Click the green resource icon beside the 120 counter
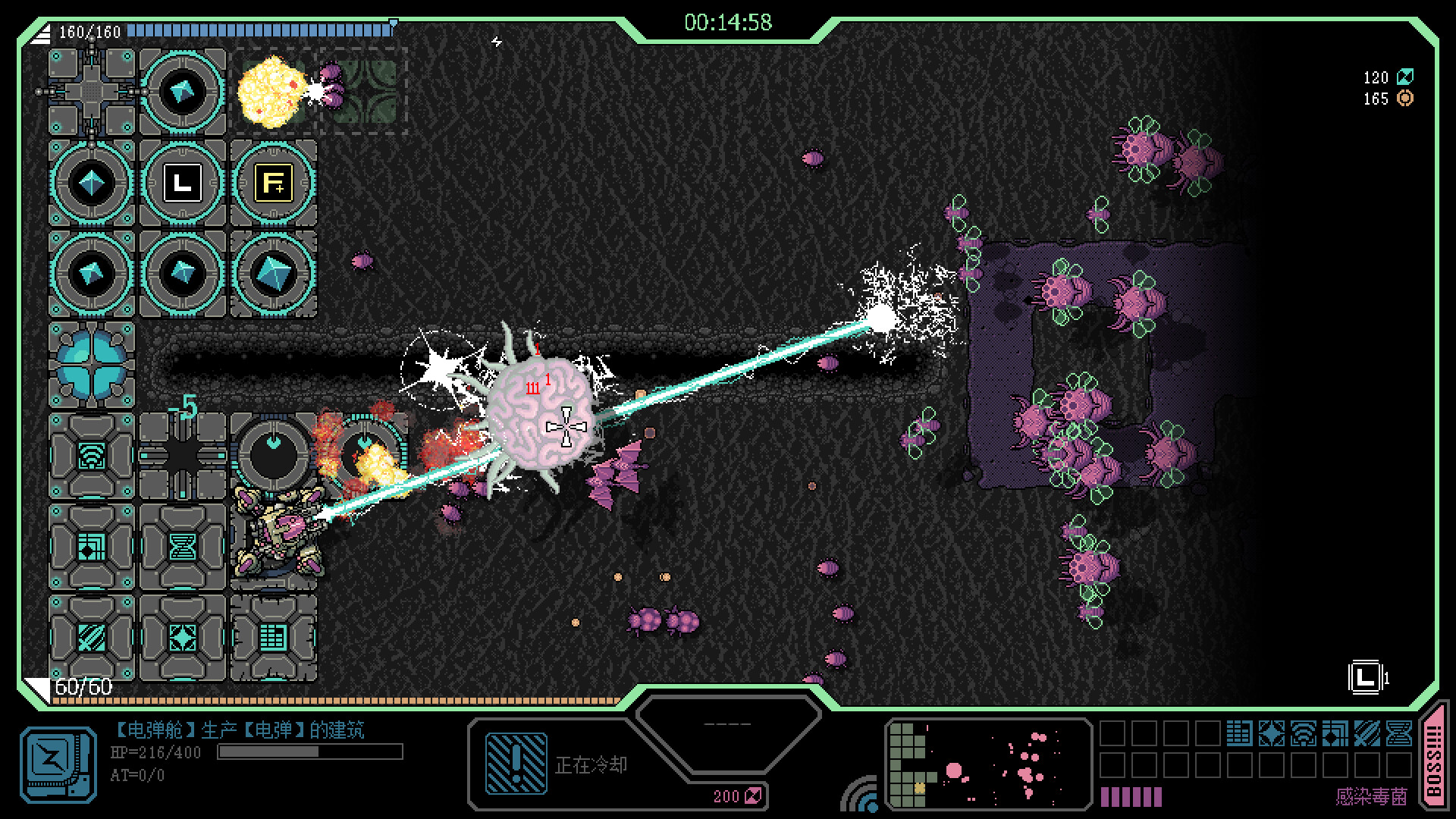 coord(1406,77)
